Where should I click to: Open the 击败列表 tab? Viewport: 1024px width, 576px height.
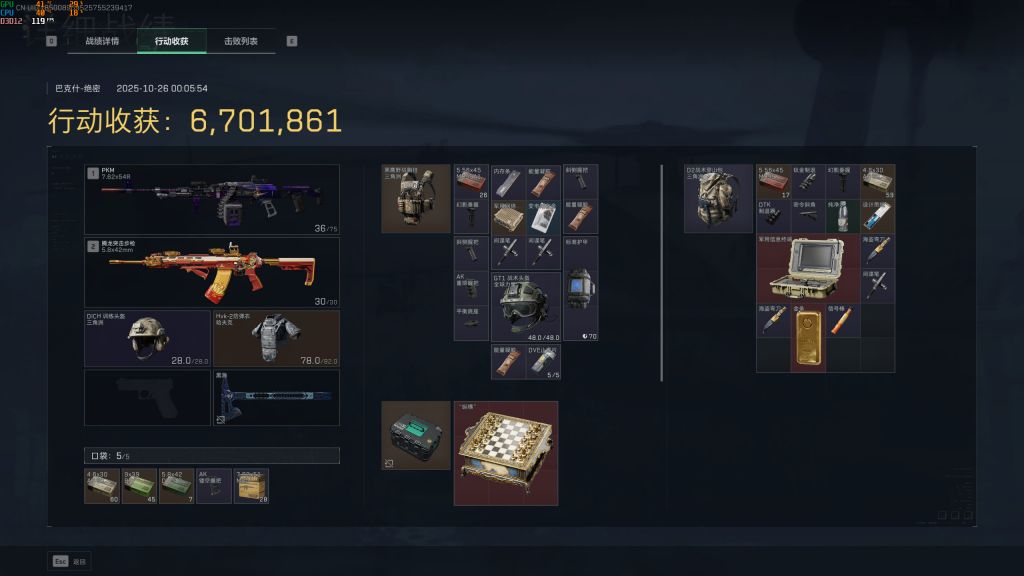point(240,41)
